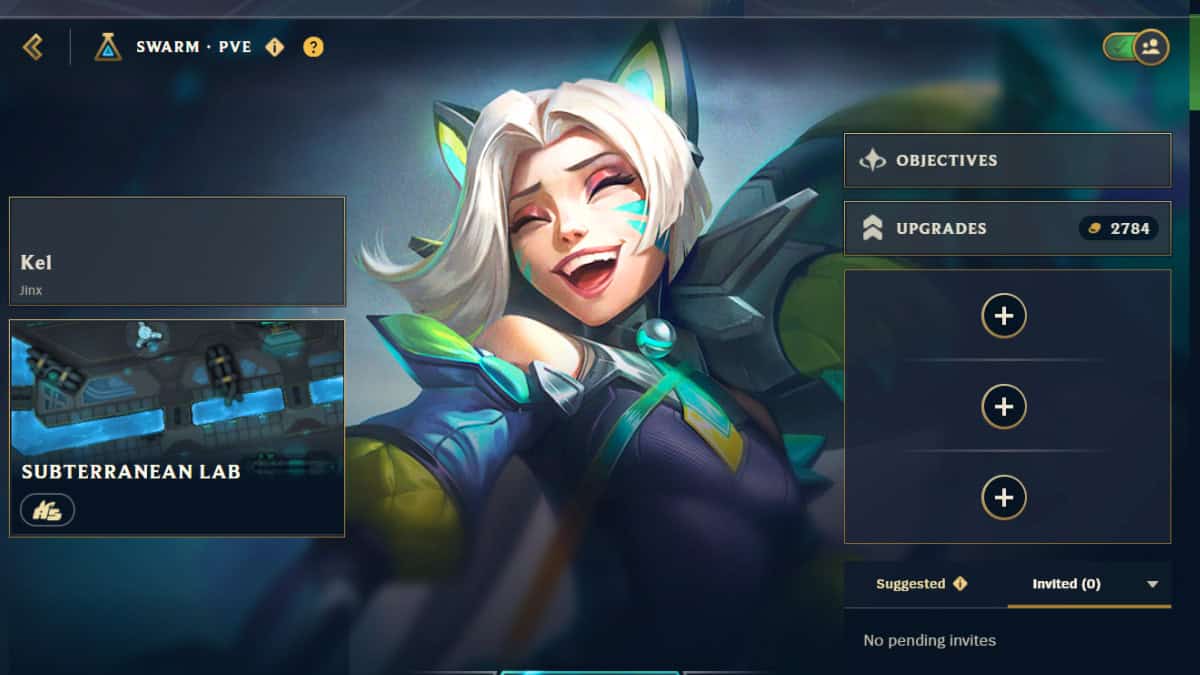Switch to the Suggested tab
The height and width of the screenshot is (675, 1200).
(x=921, y=584)
